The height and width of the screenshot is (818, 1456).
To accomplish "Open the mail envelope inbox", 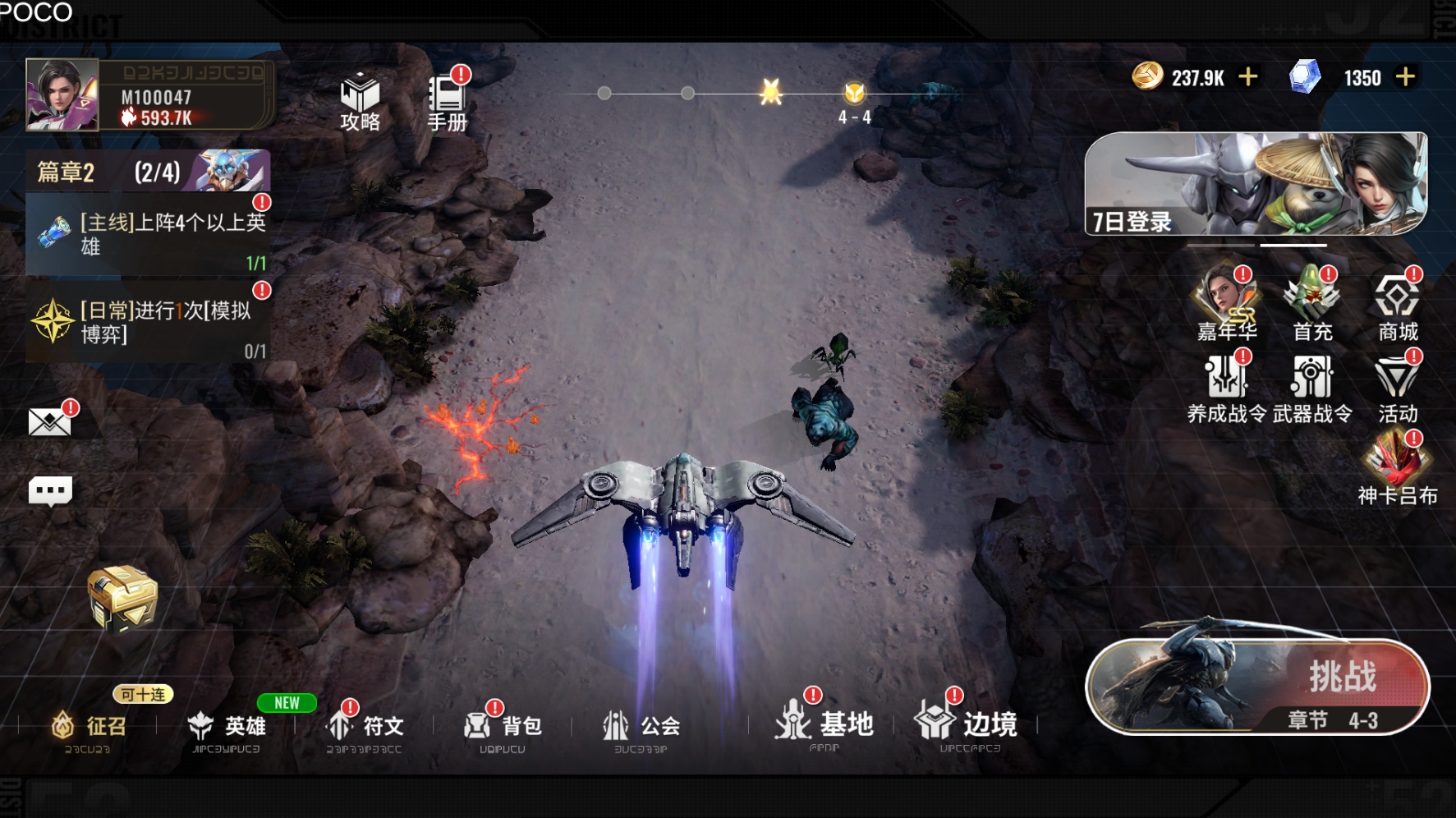I will click(x=49, y=422).
